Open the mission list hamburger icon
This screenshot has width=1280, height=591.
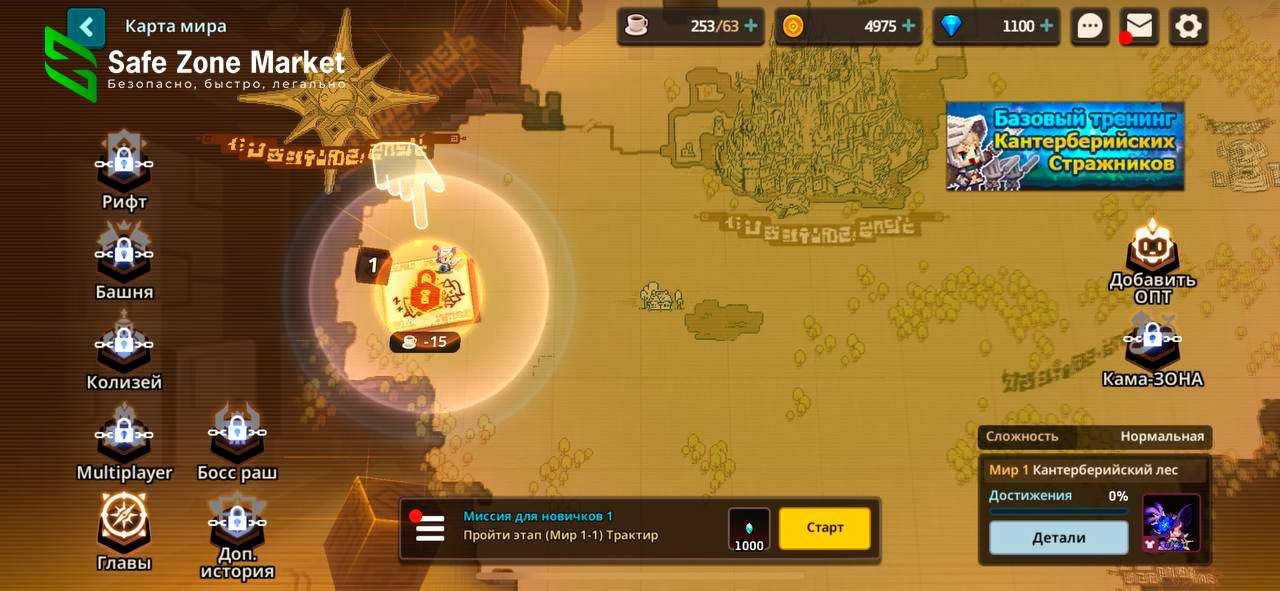(430, 528)
